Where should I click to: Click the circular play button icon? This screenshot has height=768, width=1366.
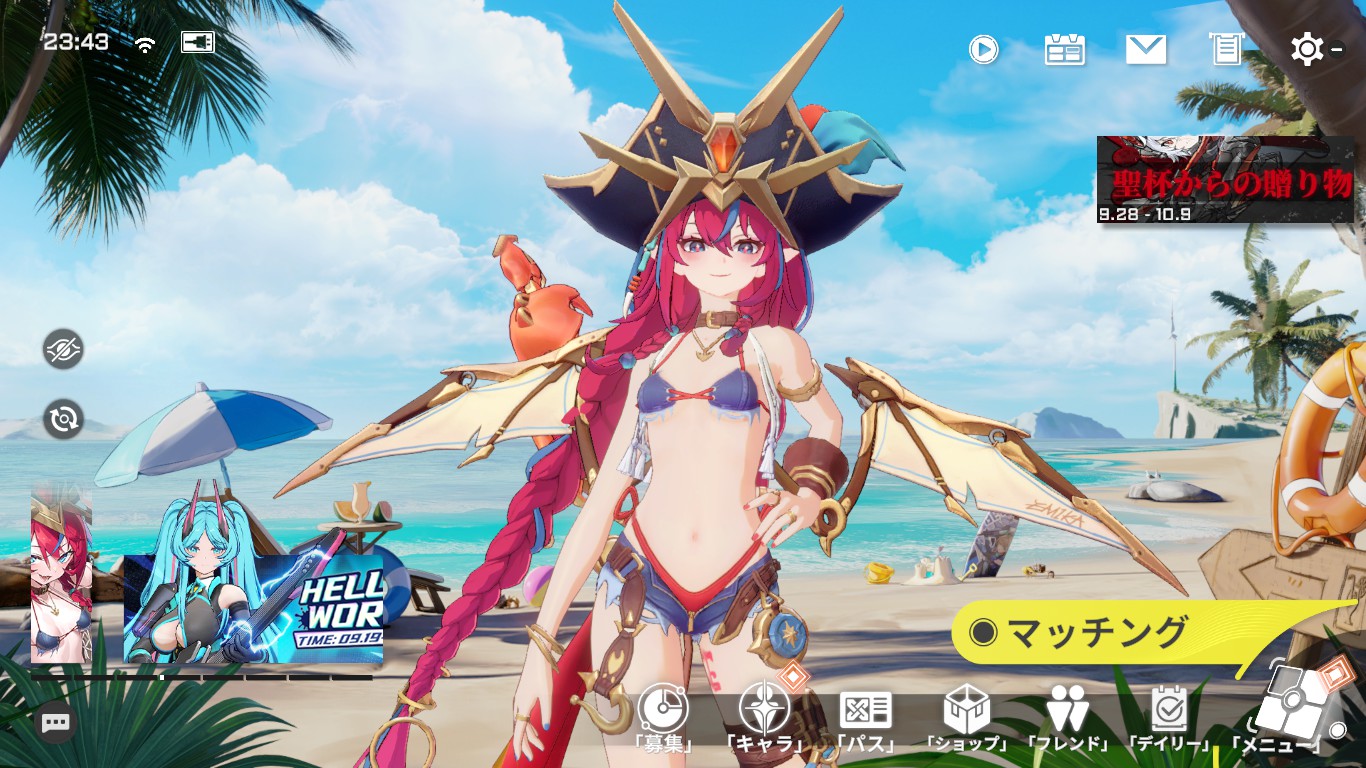click(x=984, y=49)
